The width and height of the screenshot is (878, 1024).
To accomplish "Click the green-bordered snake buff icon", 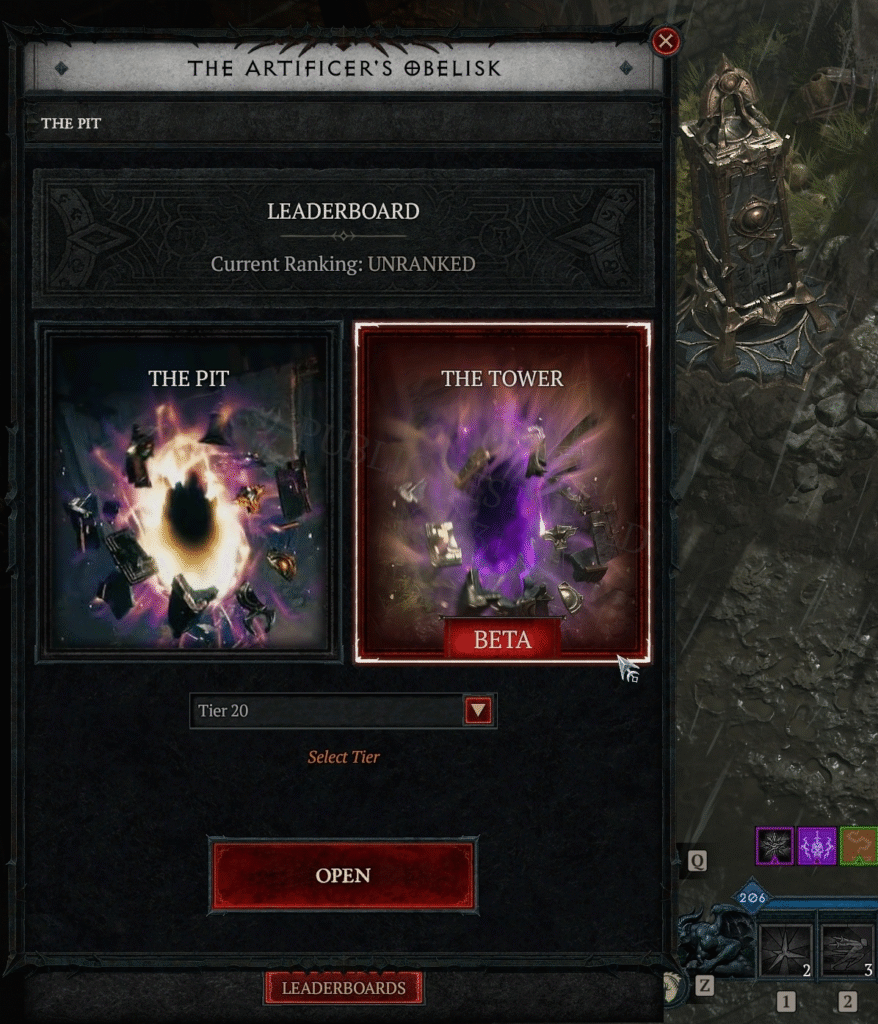I will pos(859,846).
